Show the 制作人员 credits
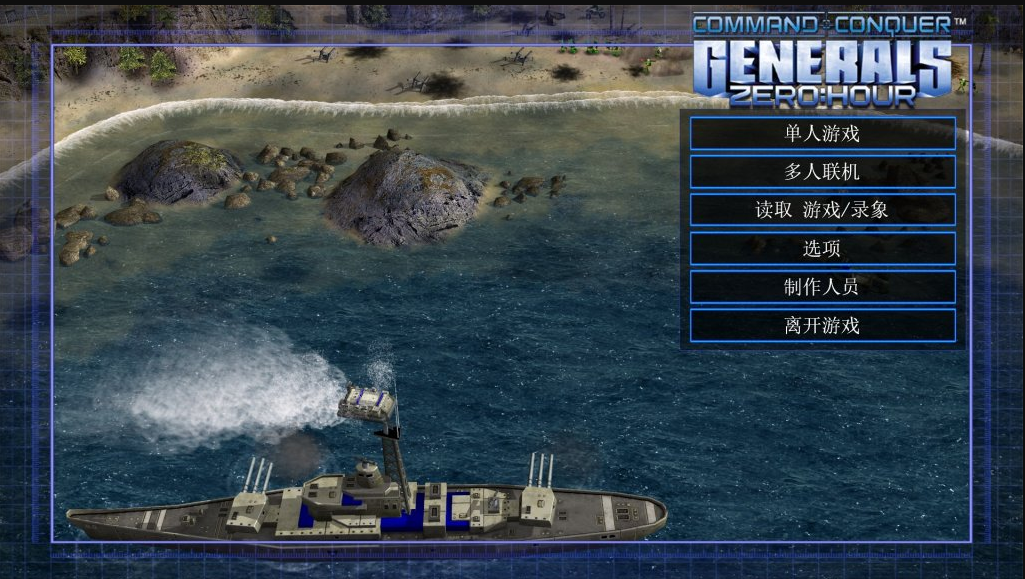The width and height of the screenshot is (1025, 579). 822,287
